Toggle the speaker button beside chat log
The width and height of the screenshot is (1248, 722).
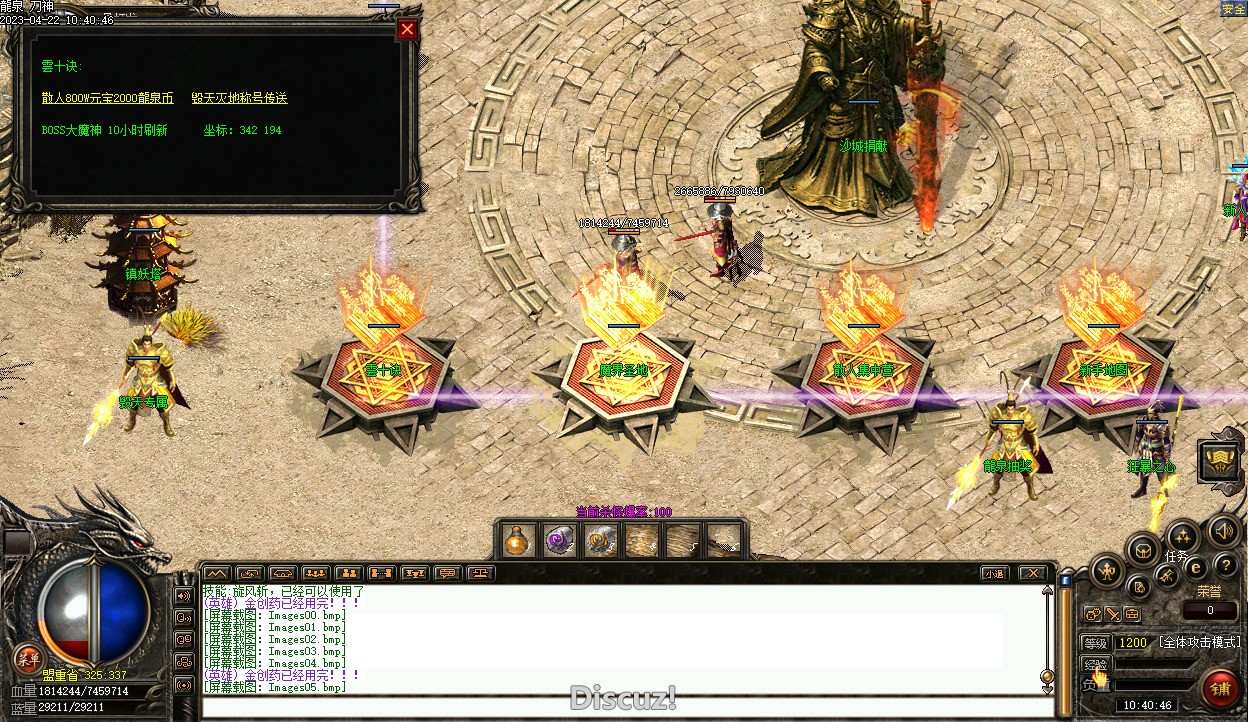pos(184,596)
